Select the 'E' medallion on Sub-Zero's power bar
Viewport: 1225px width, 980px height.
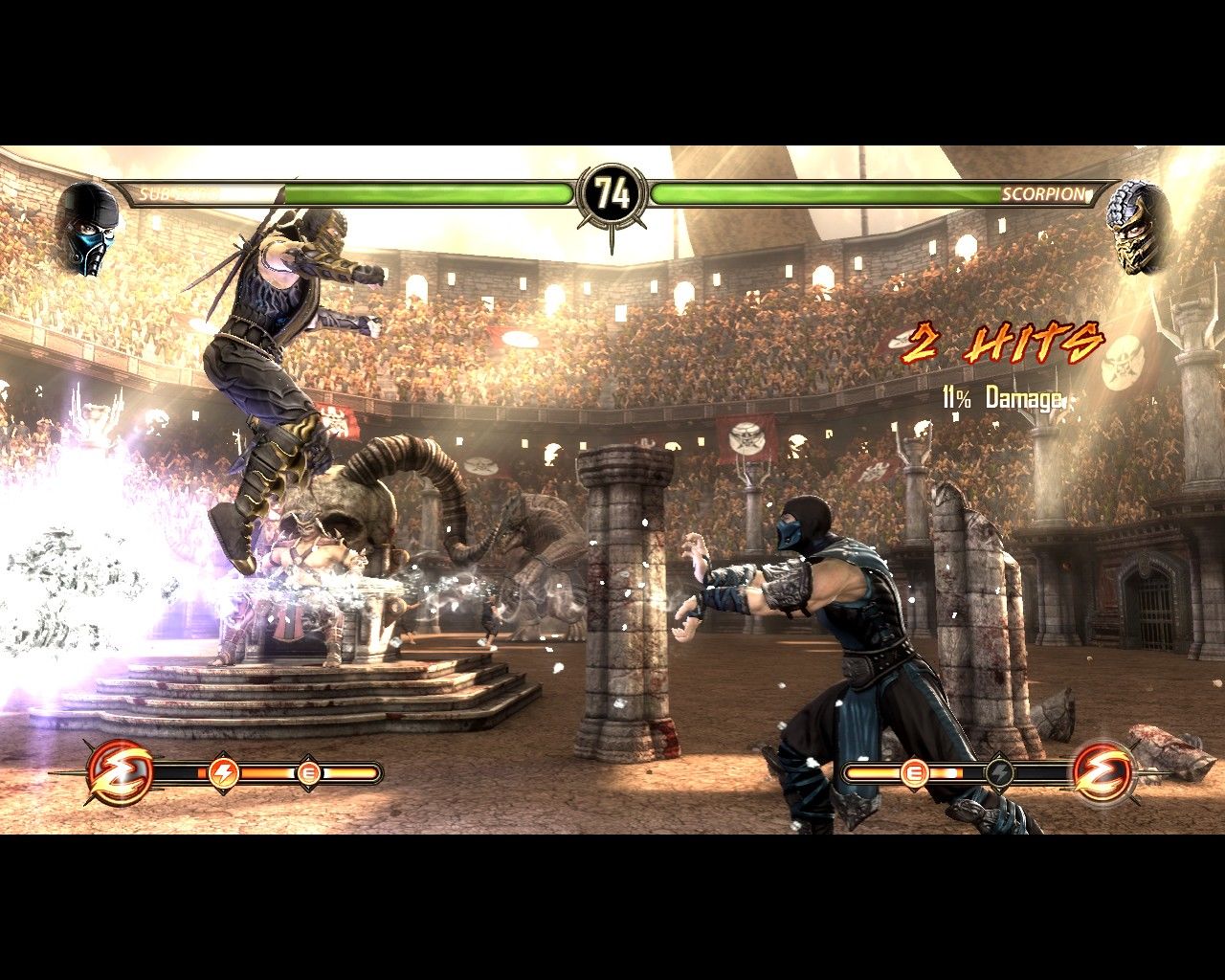pyautogui.click(x=308, y=772)
